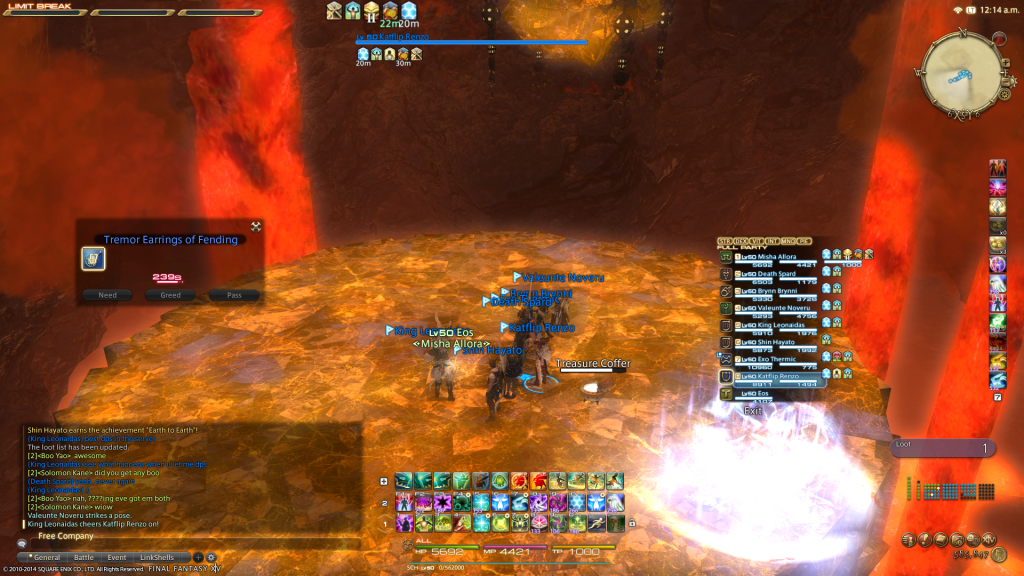Image resolution: width=1024 pixels, height=576 pixels.
Task: Select the Tremor Earrings item icon
Action: click(x=93, y=258)
